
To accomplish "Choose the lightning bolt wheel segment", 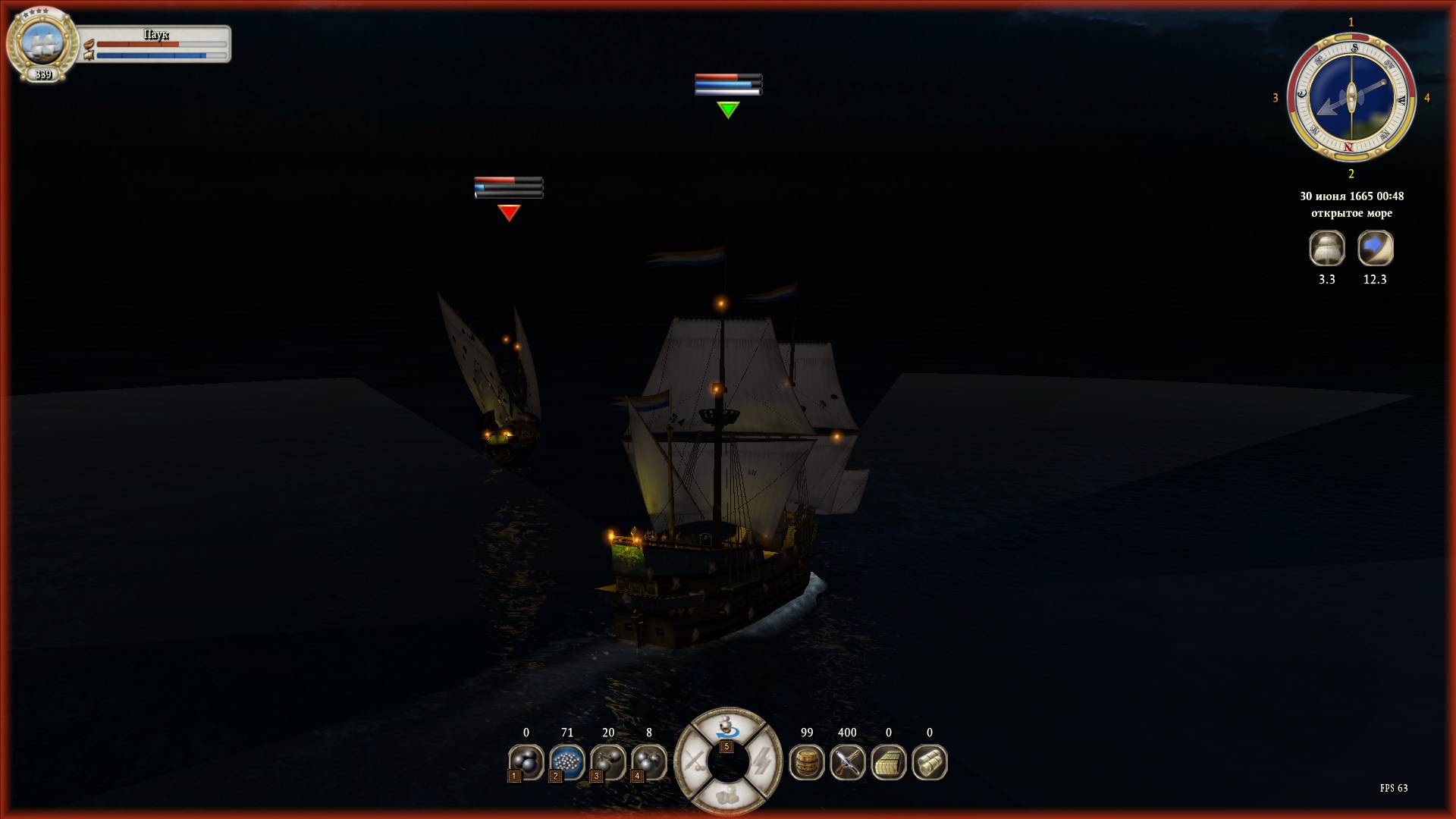I will pyautogui.click(x=762, y=761).
